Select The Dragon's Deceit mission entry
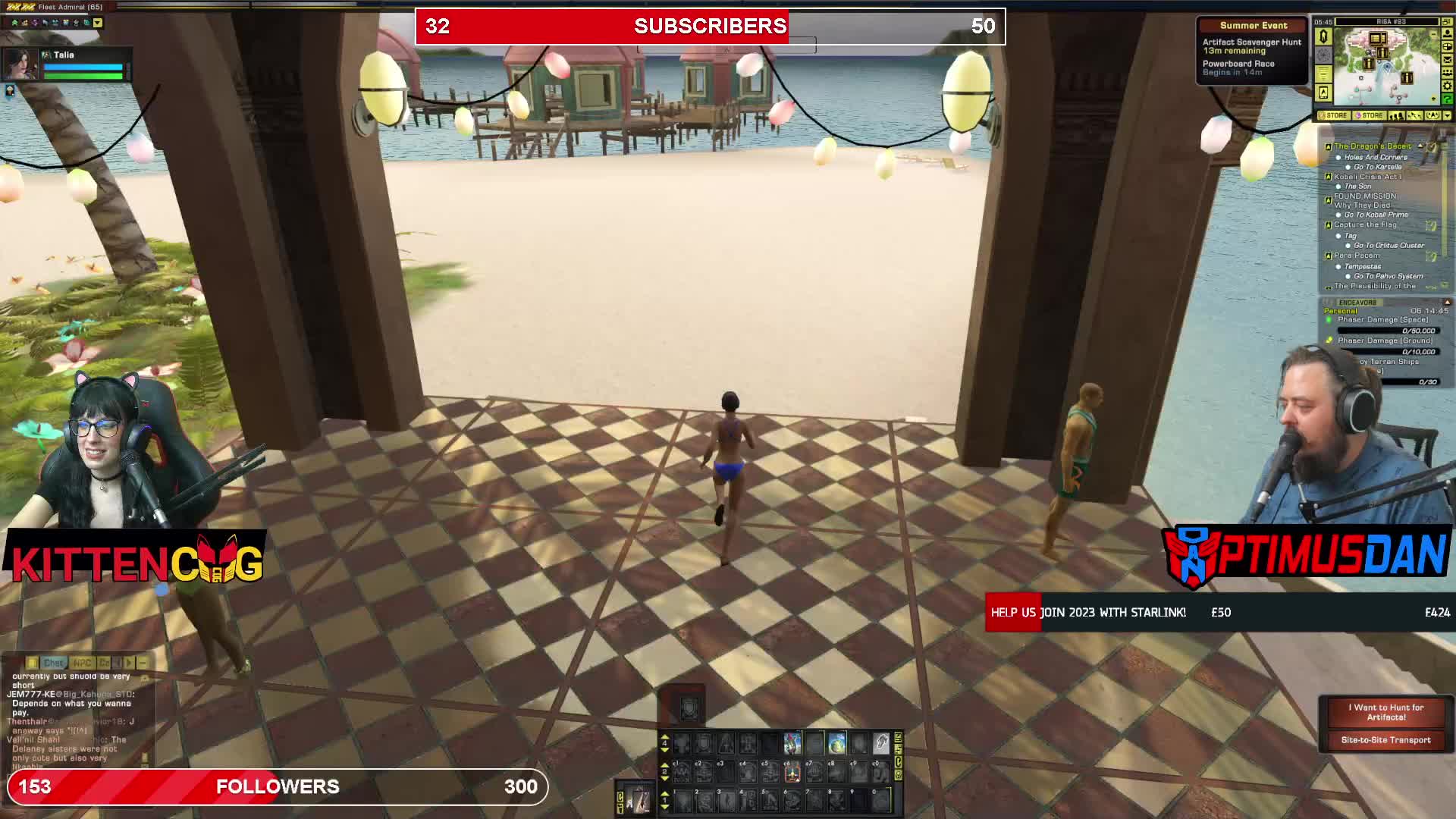1456x819 pixels. coord(1373,146)
